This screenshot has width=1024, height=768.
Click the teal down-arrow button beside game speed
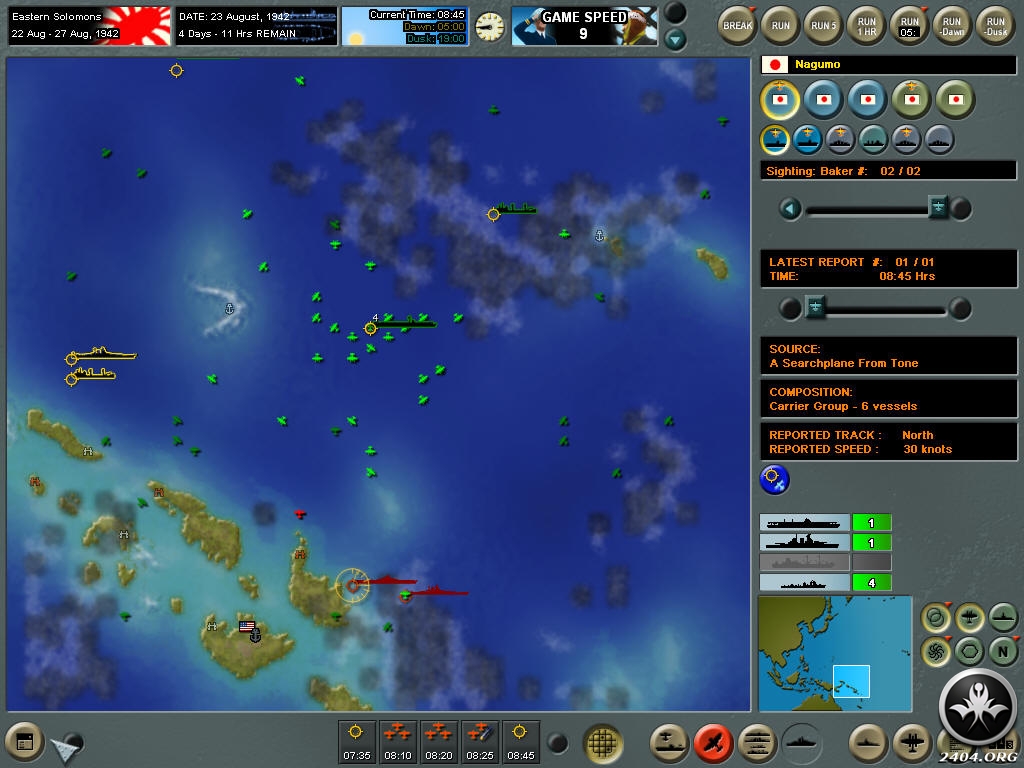coord(676,40)
